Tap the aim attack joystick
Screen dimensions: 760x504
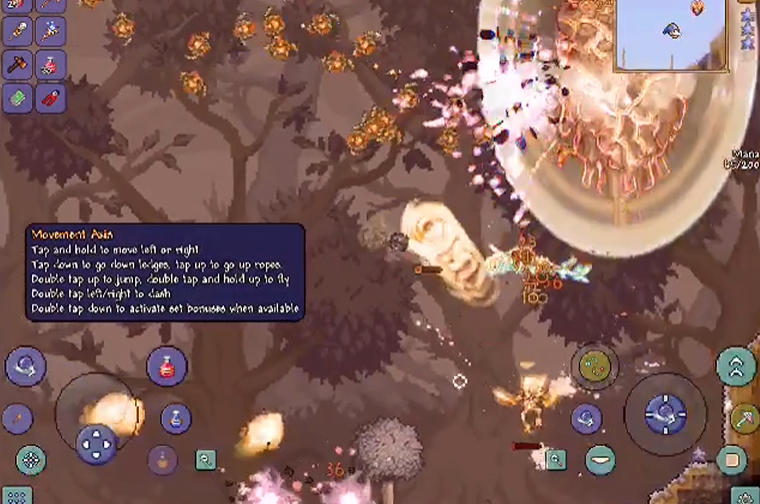pos(665,413)
